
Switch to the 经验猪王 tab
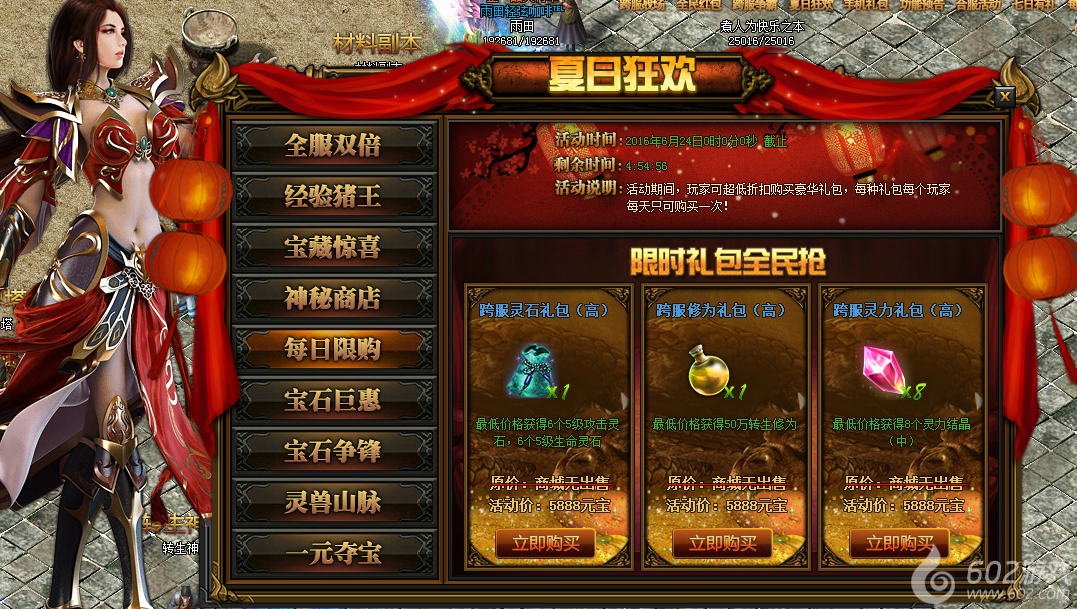click(333, 196)
